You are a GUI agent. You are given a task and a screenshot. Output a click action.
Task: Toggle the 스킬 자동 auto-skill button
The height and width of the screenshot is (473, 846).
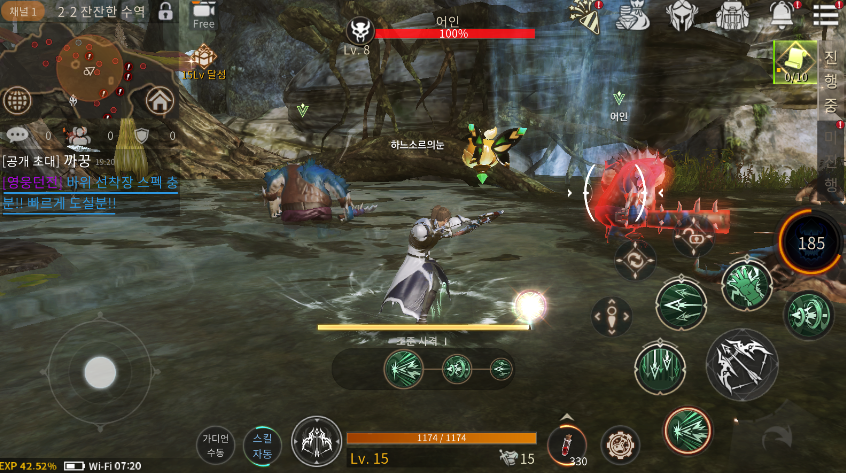click(x=262, y=444)
